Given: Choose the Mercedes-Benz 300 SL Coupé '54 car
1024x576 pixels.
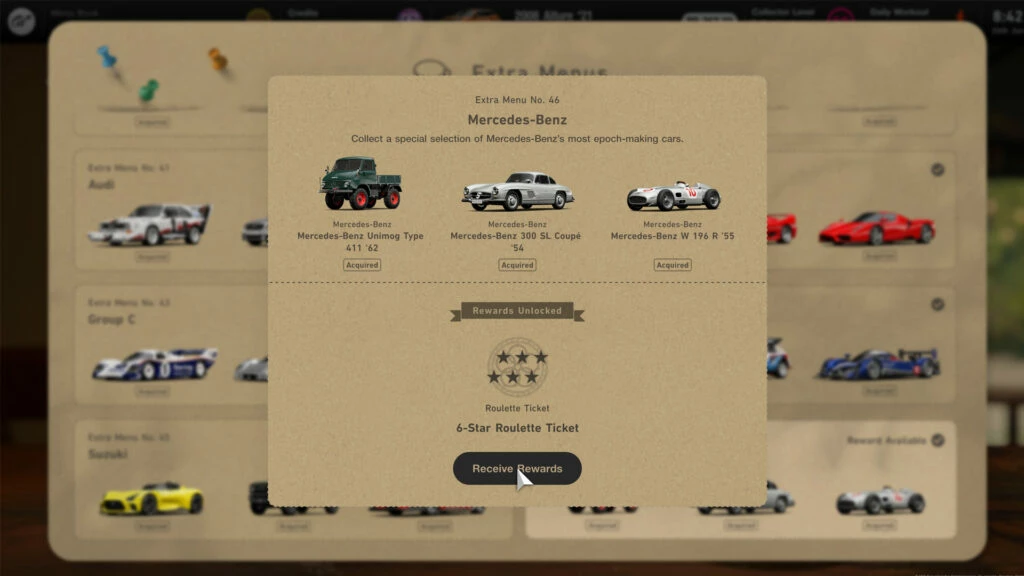Looking at the screenshot, I should click(x=517, y=190).
